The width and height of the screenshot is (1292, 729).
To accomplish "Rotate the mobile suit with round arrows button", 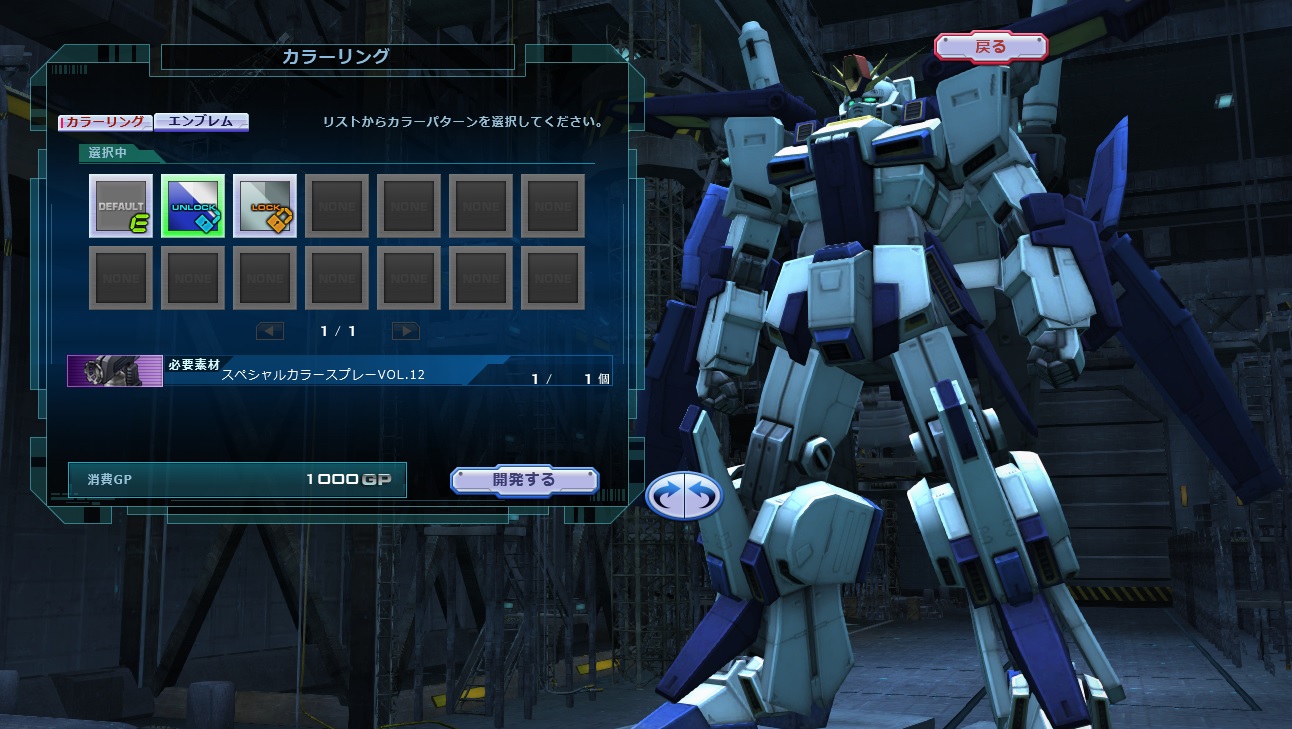I will [x=684, y=495].
